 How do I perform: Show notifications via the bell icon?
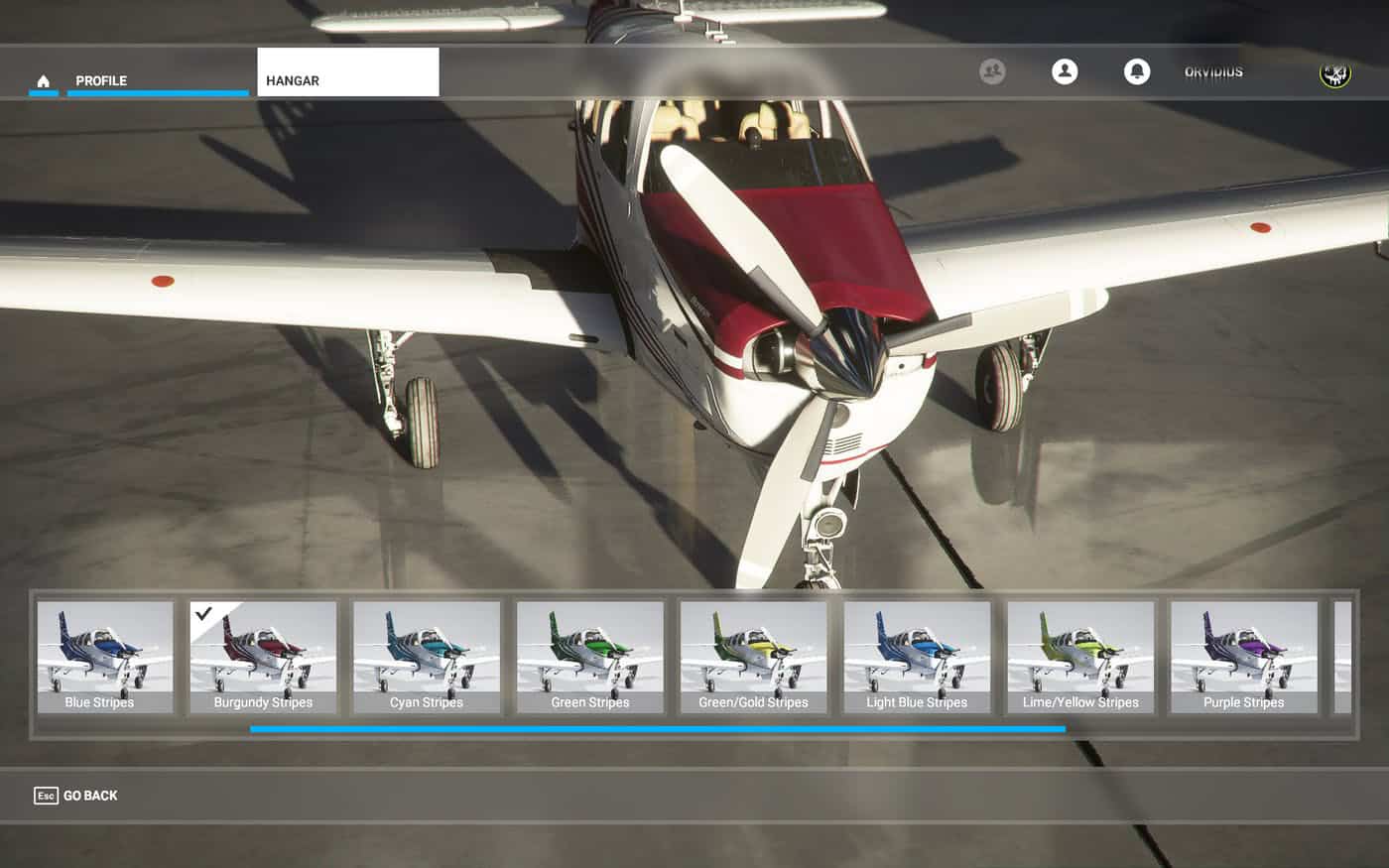[x=1137, y=71]
